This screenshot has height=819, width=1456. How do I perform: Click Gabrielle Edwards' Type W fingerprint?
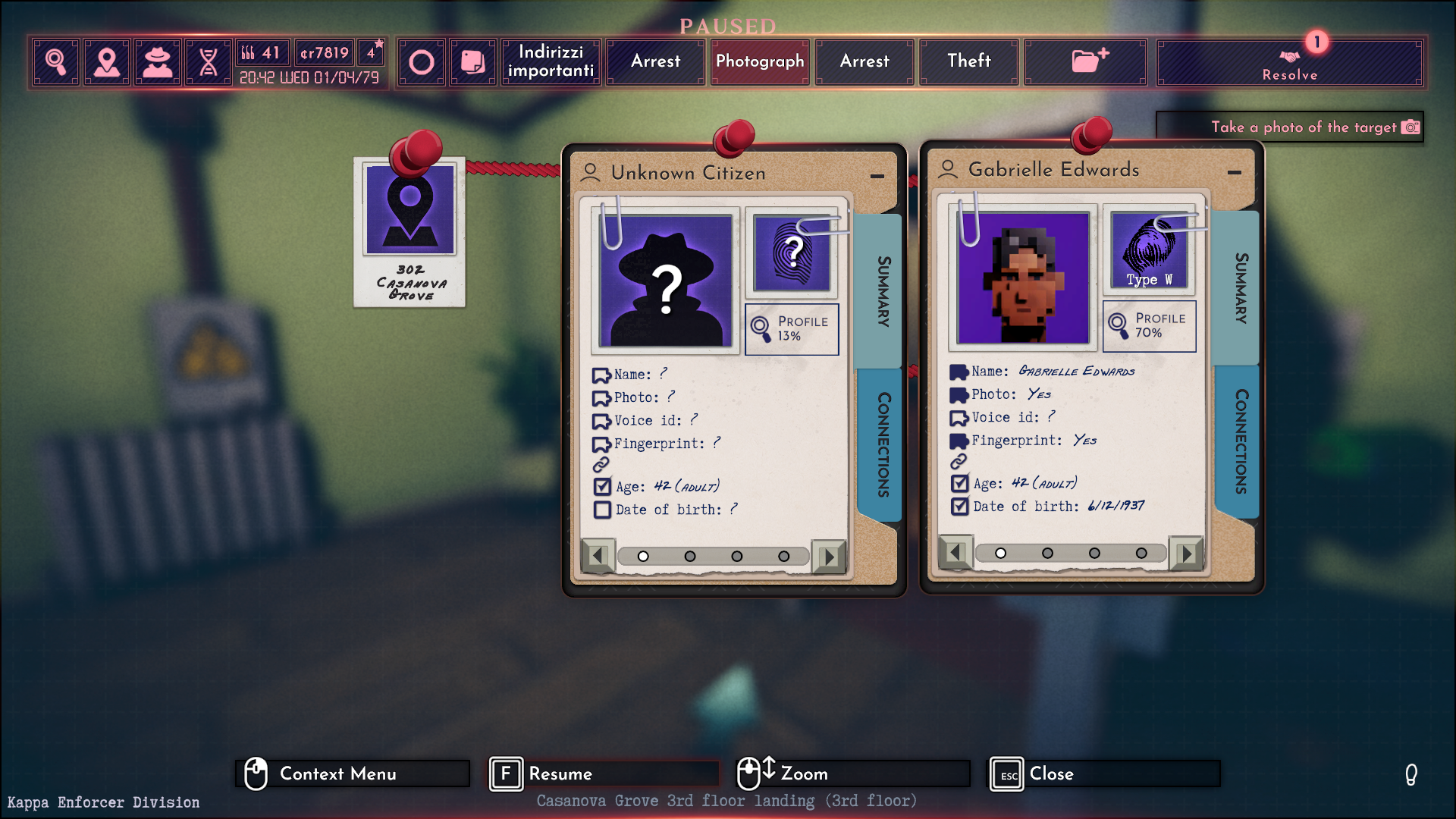click(1149, 252)
